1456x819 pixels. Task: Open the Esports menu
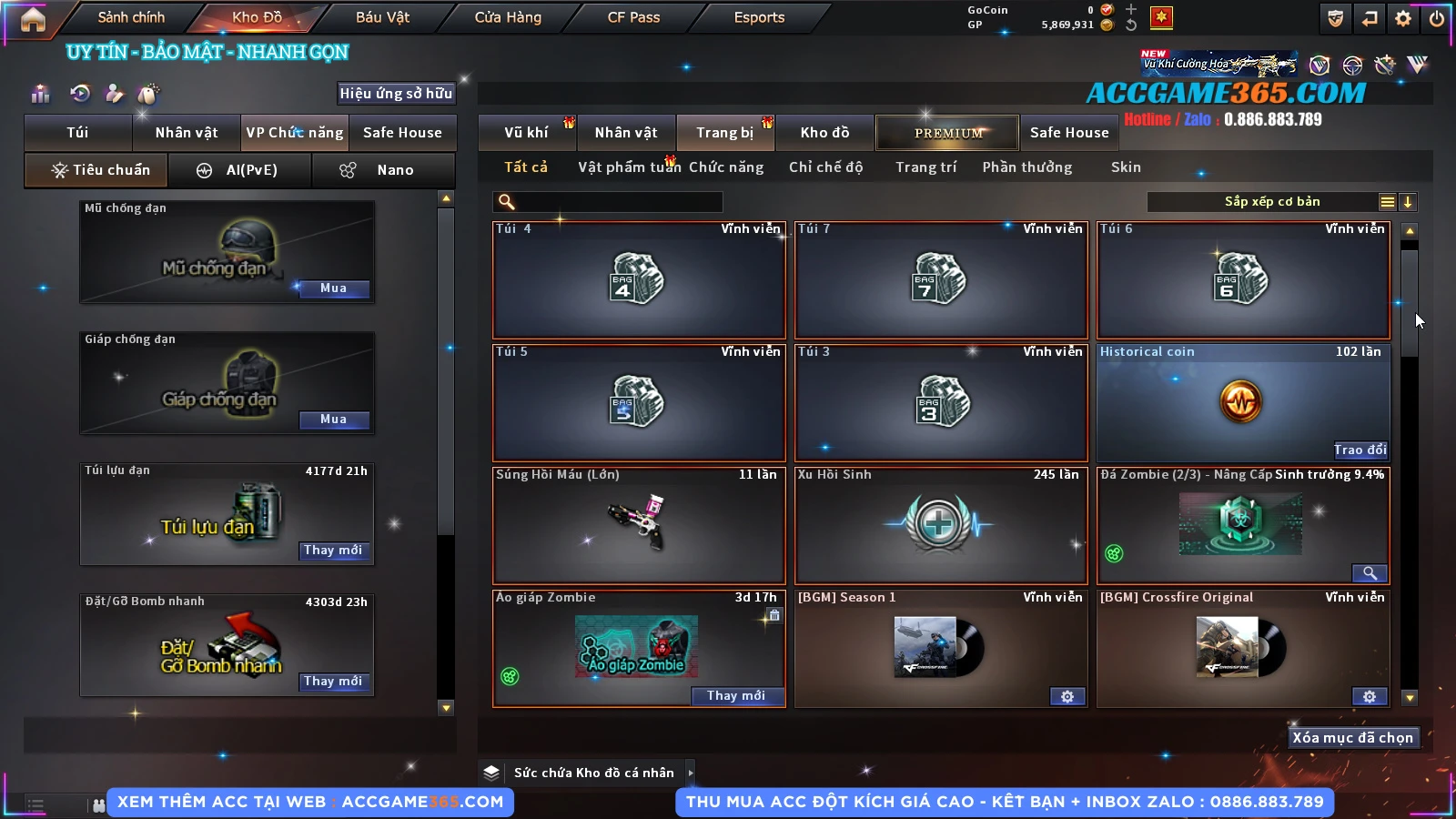tap(759, 17)
